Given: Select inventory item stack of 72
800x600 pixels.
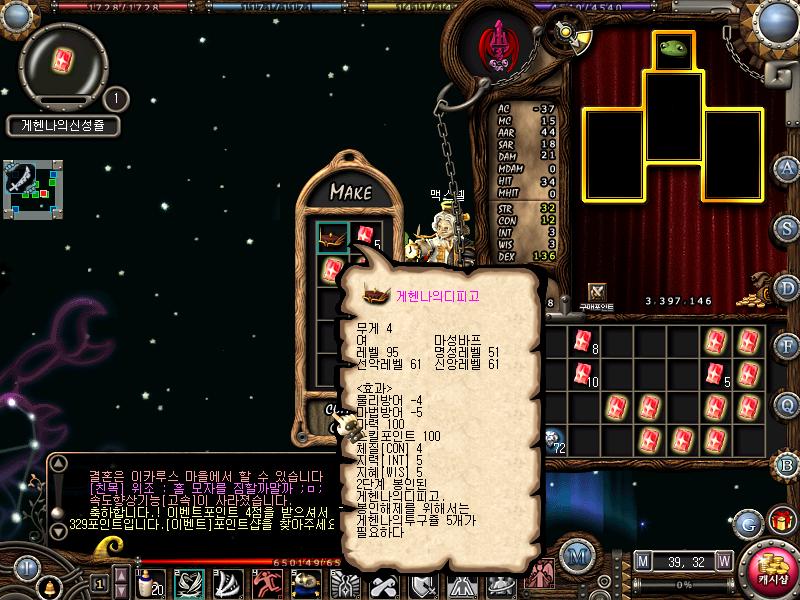Looking at the screenshot, I should [x=553, y=439].
